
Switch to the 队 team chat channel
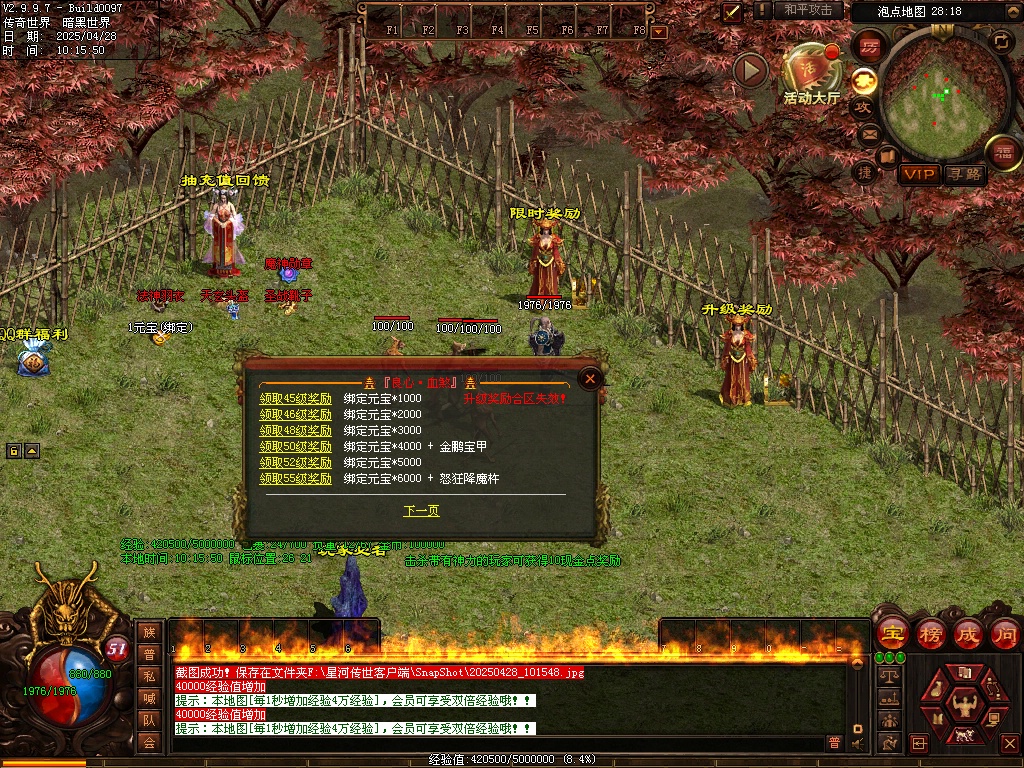(x=149, y=719)
